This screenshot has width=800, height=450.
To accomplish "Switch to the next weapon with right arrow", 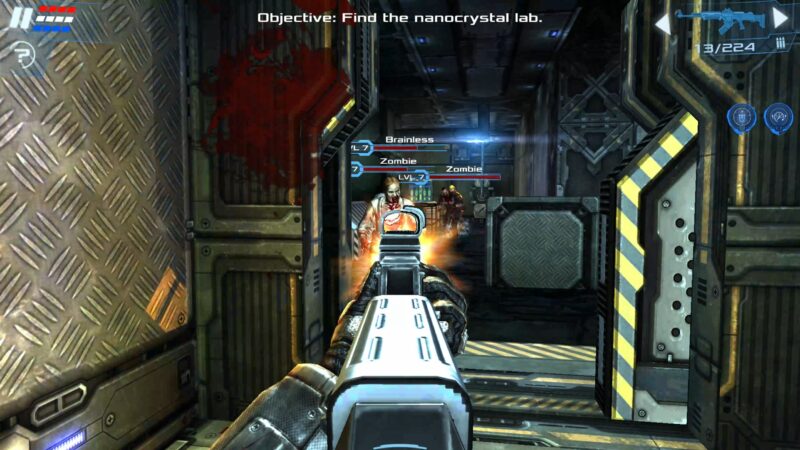I will [x=780, y=18].
